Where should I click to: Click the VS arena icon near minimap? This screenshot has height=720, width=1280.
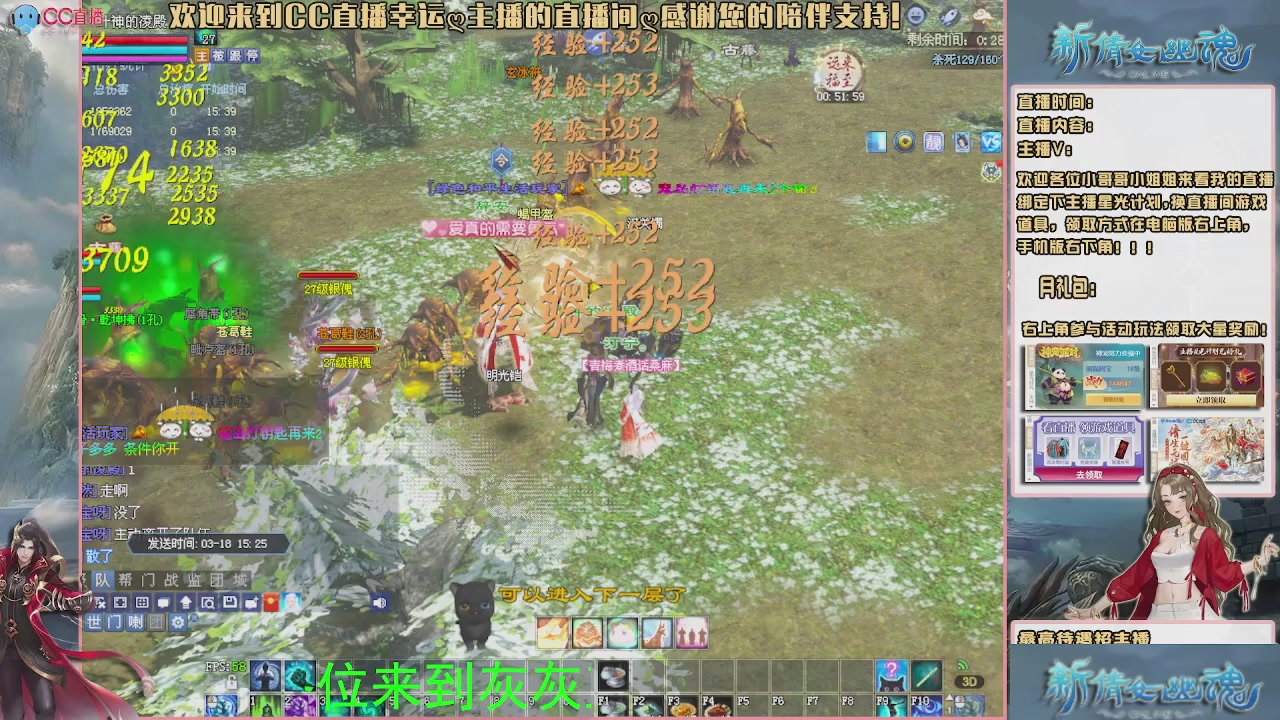click(x=990, y=142)
